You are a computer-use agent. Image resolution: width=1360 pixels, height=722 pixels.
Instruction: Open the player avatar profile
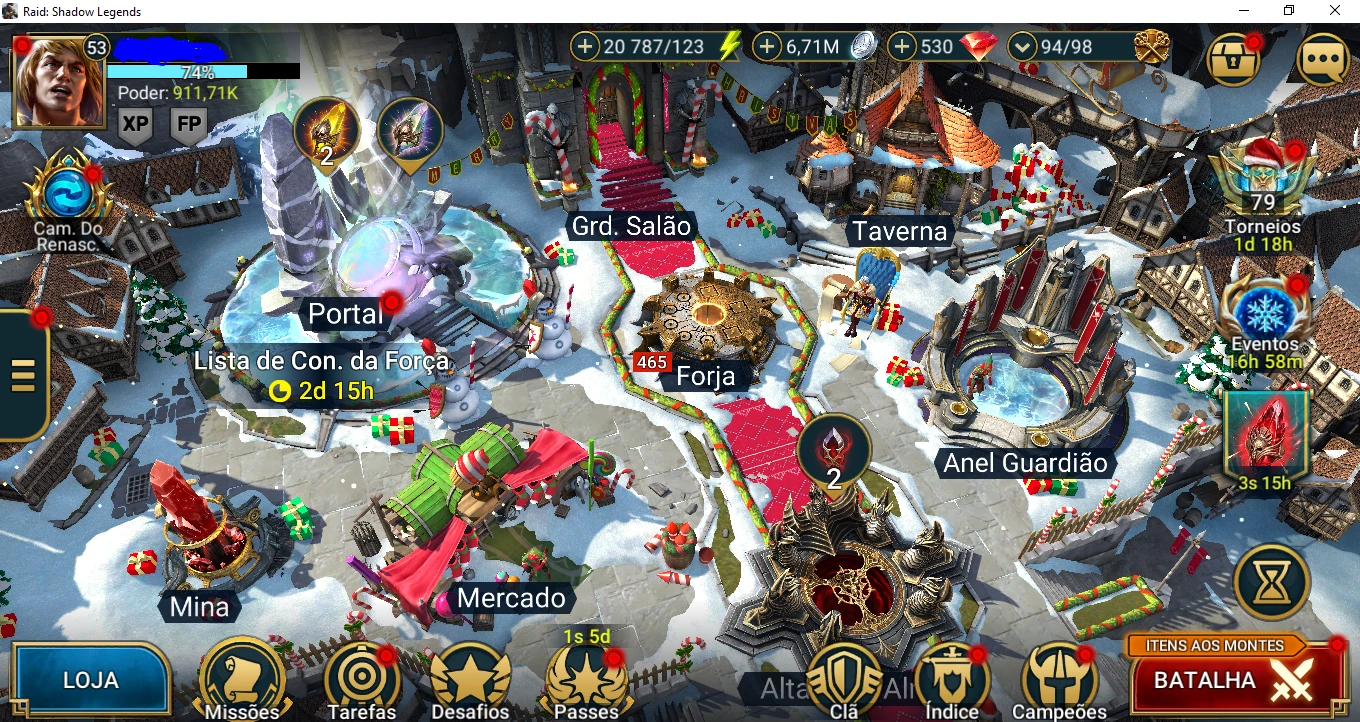click(x=59, y=82)
